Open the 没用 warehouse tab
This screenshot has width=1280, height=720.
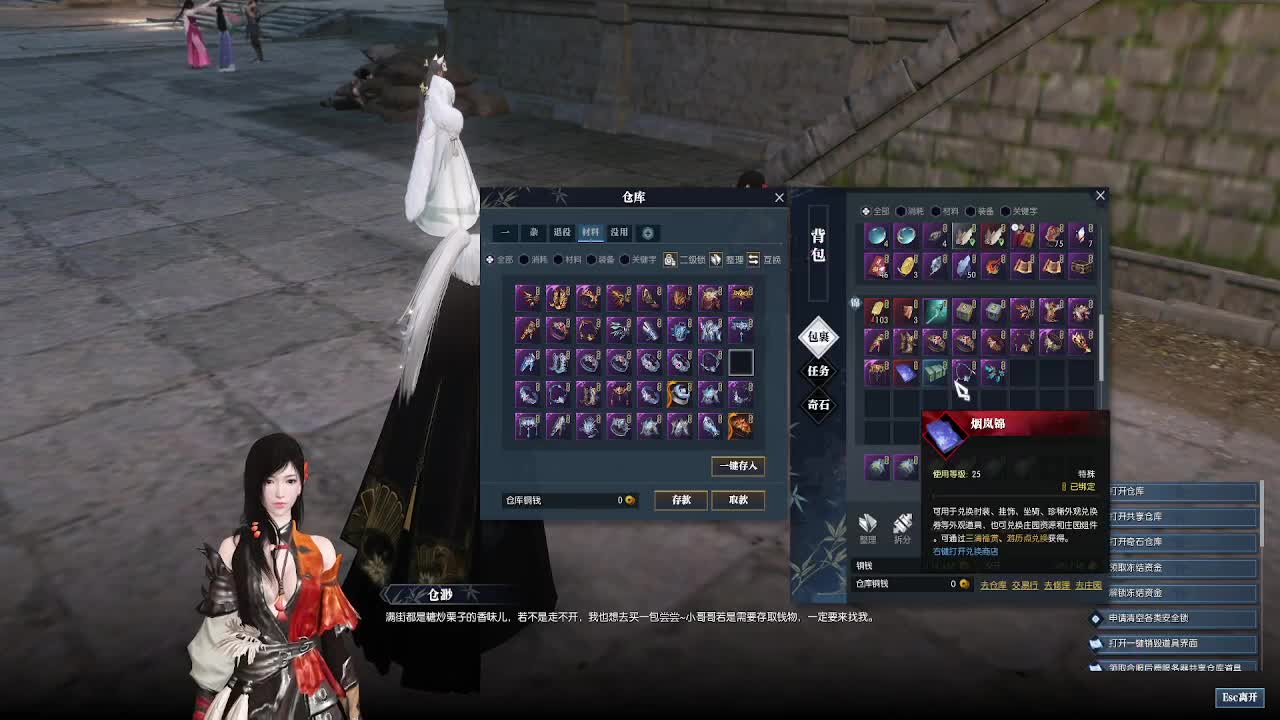point(619,232)
